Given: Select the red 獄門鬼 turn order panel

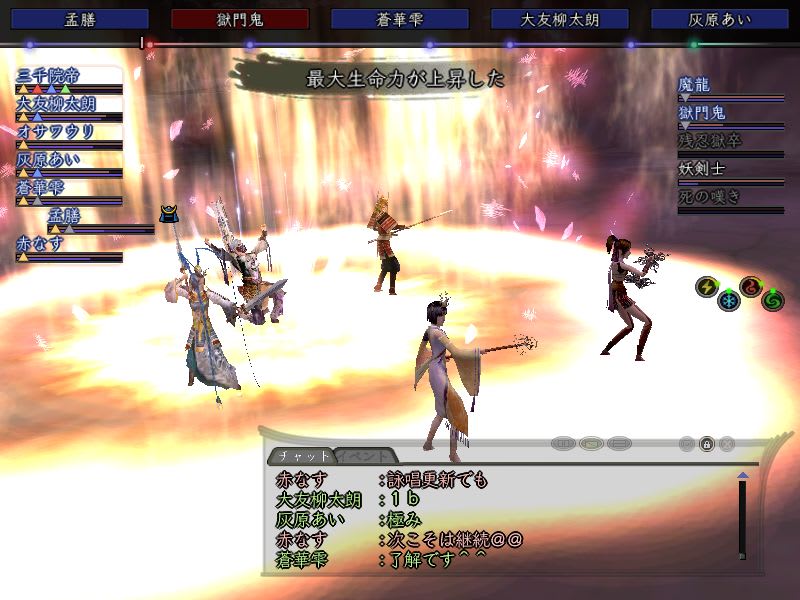Looking at the screenshot, I should tap(240, 19).
